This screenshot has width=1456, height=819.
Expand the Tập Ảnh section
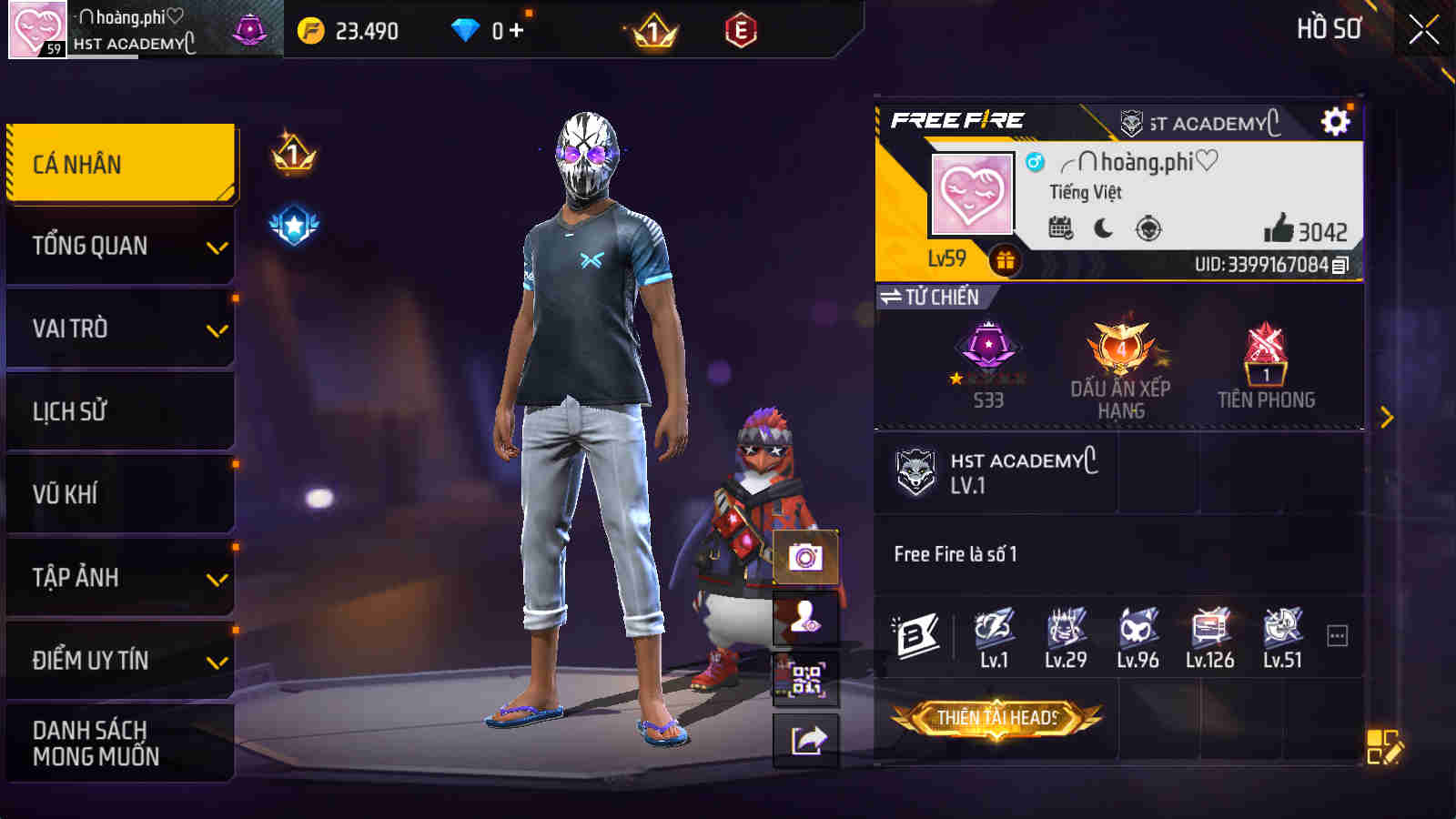click(119, 577)
